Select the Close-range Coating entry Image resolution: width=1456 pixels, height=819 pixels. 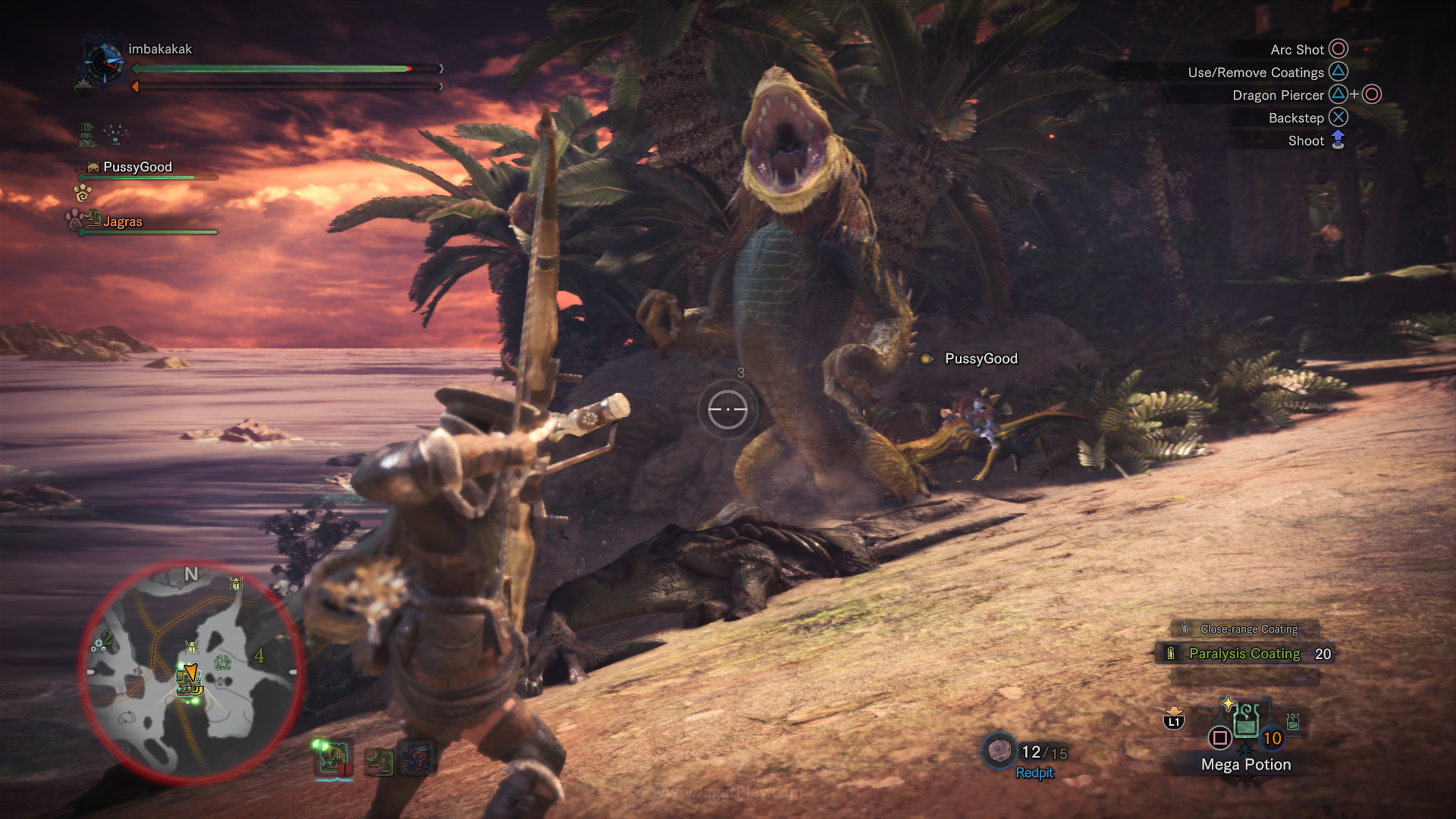1248,629
